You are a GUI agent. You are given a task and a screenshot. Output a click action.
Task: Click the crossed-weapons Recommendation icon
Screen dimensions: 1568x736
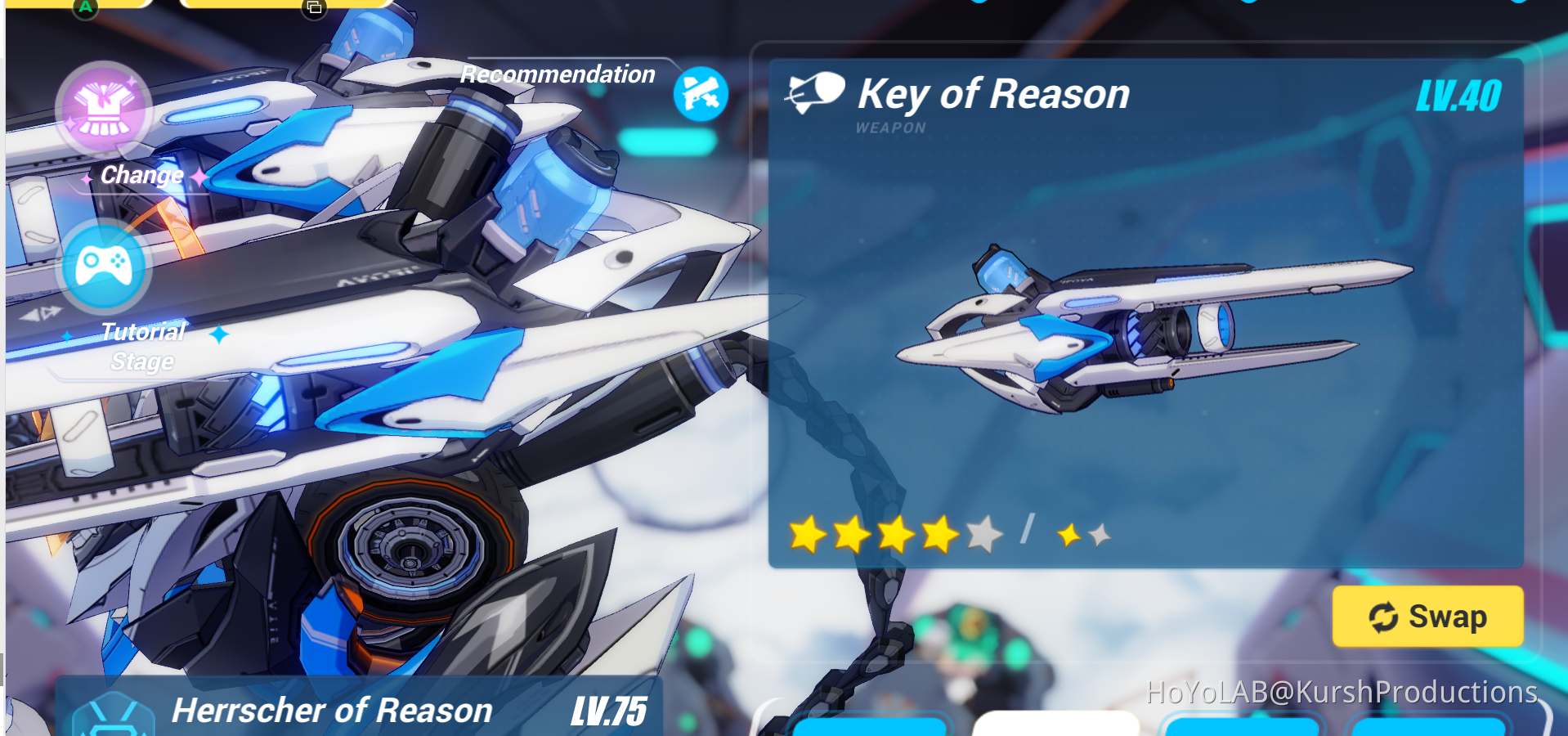point(700,92)
